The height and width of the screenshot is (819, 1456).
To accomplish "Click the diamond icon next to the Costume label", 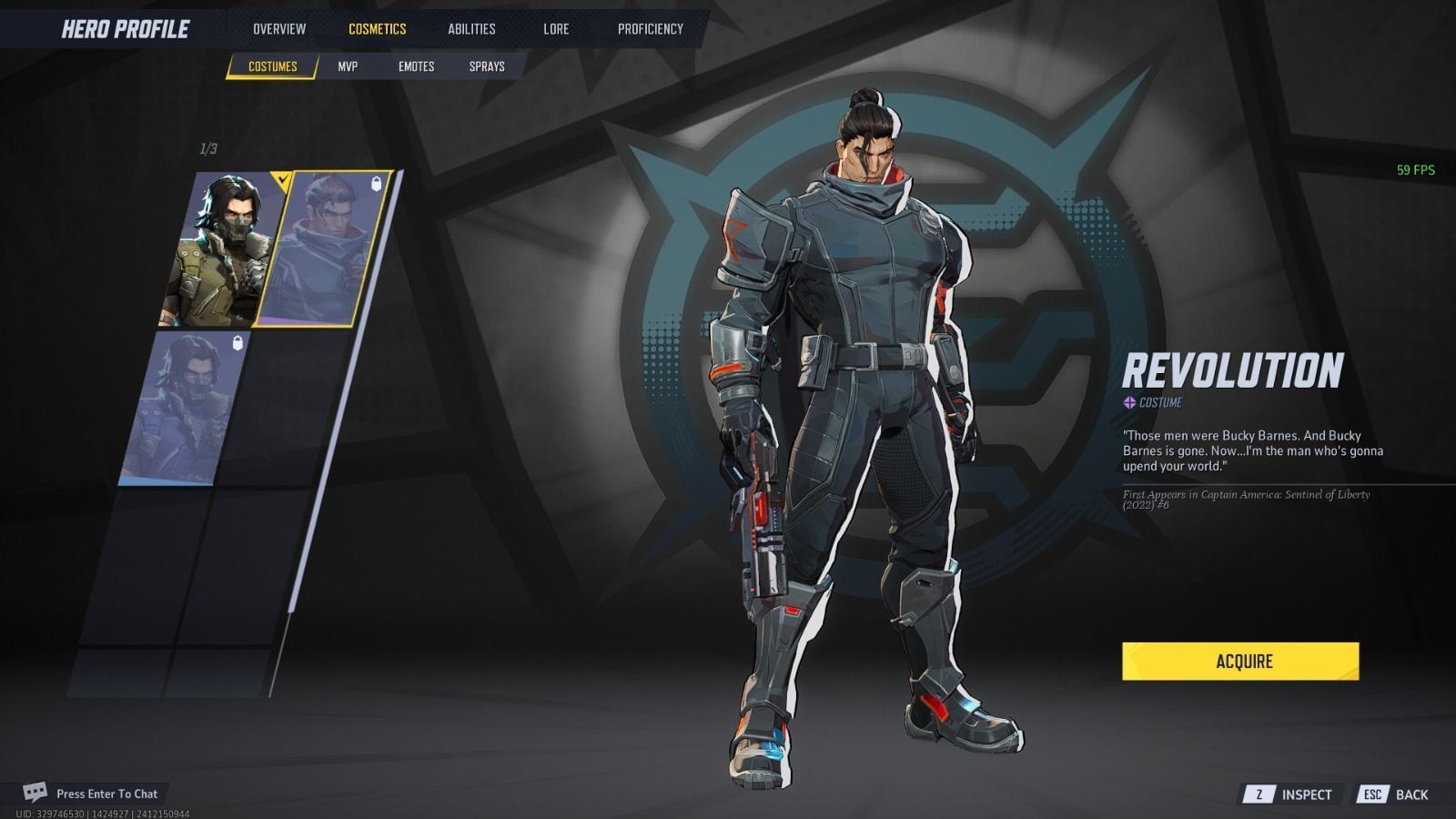I will [1127, 400].
